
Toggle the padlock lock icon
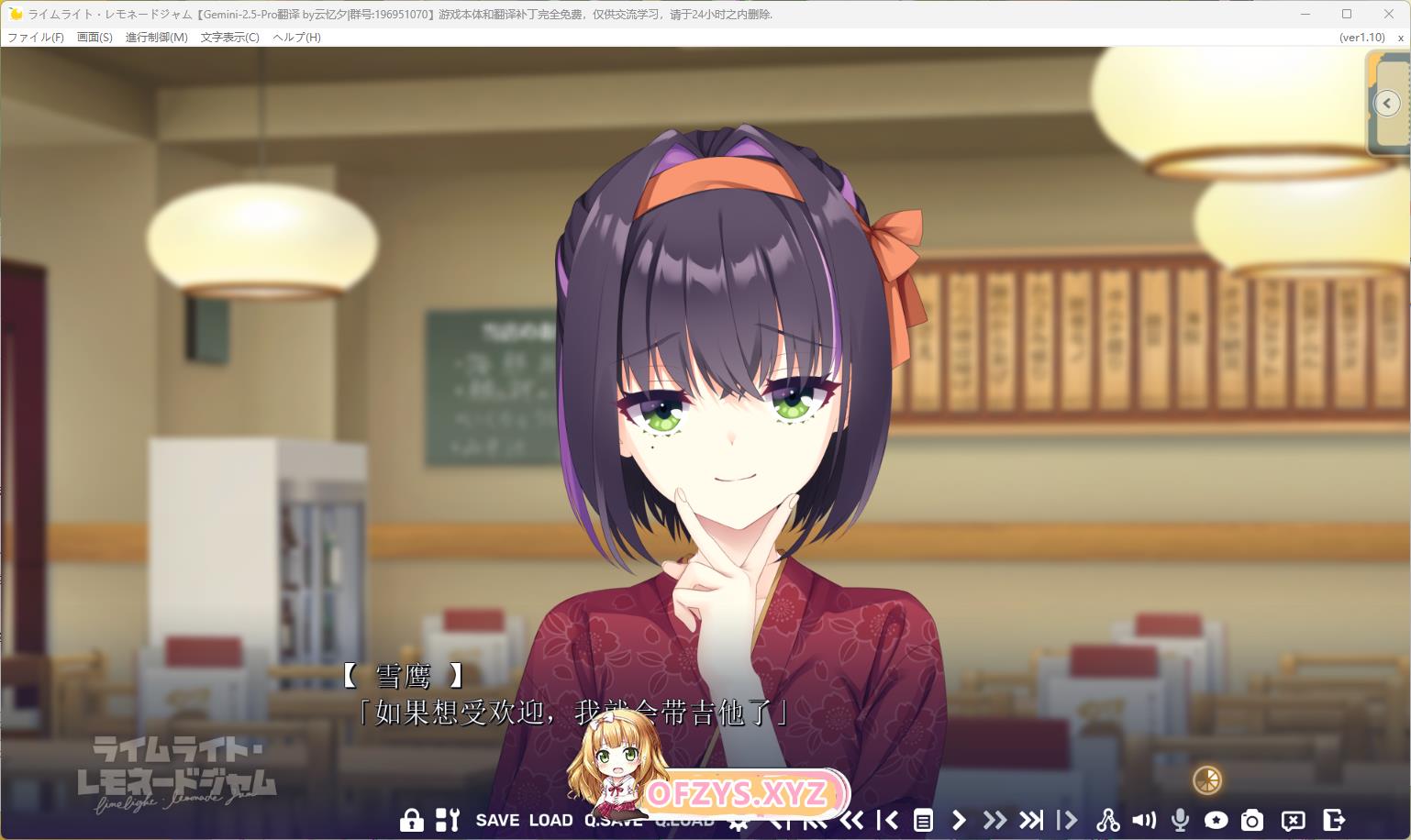(411, 820)
